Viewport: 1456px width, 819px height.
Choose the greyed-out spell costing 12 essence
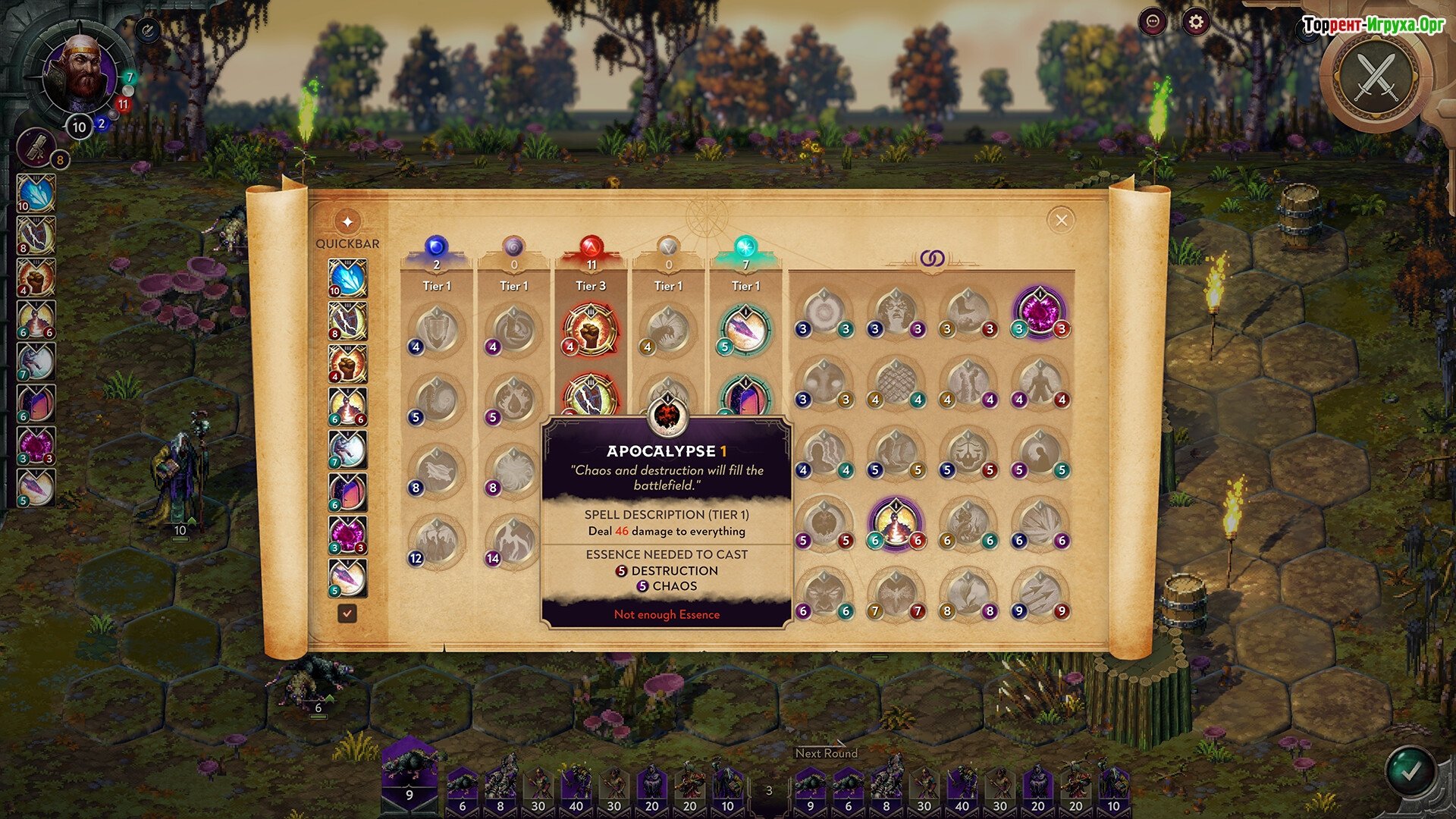pyautogui.click(x=436, y=541)
